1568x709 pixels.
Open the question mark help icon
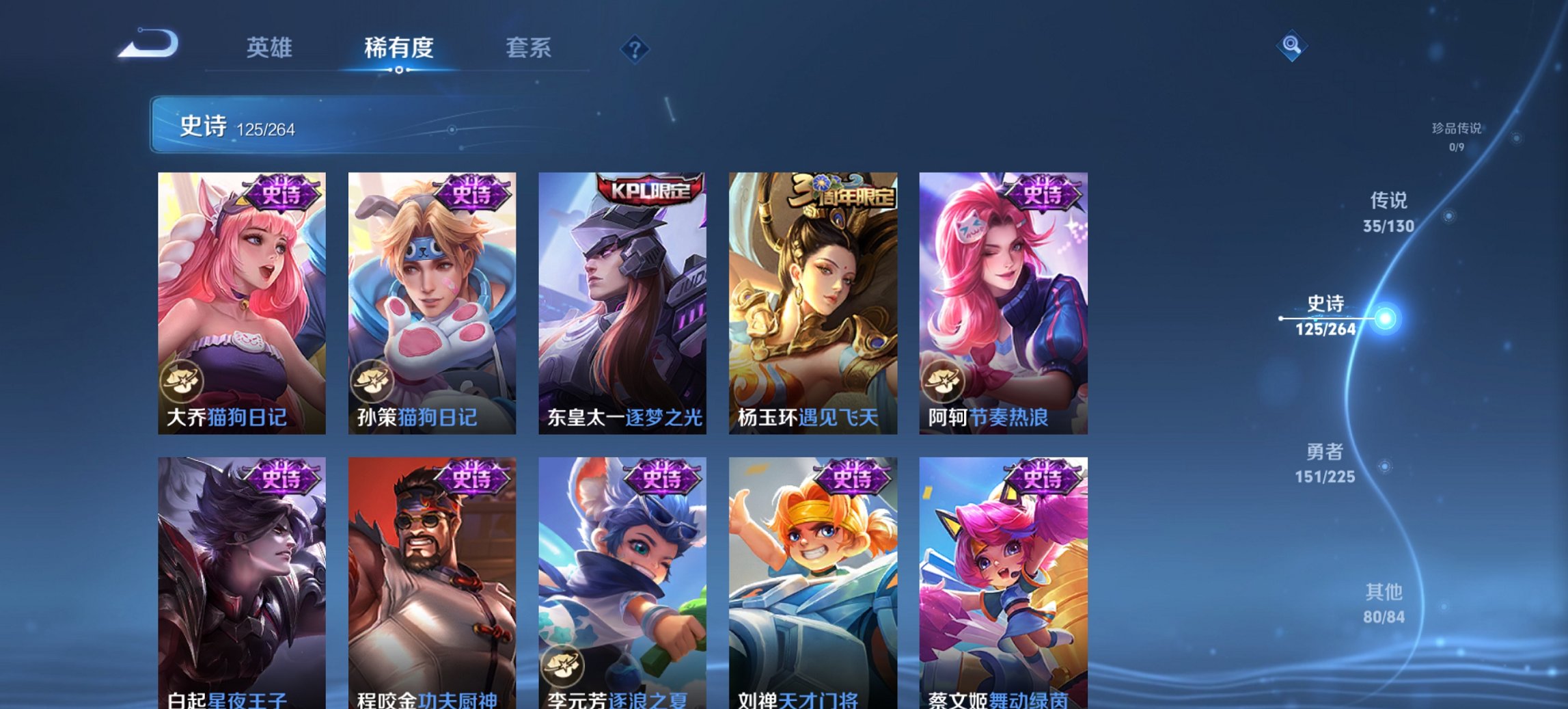tap(635, 49)
